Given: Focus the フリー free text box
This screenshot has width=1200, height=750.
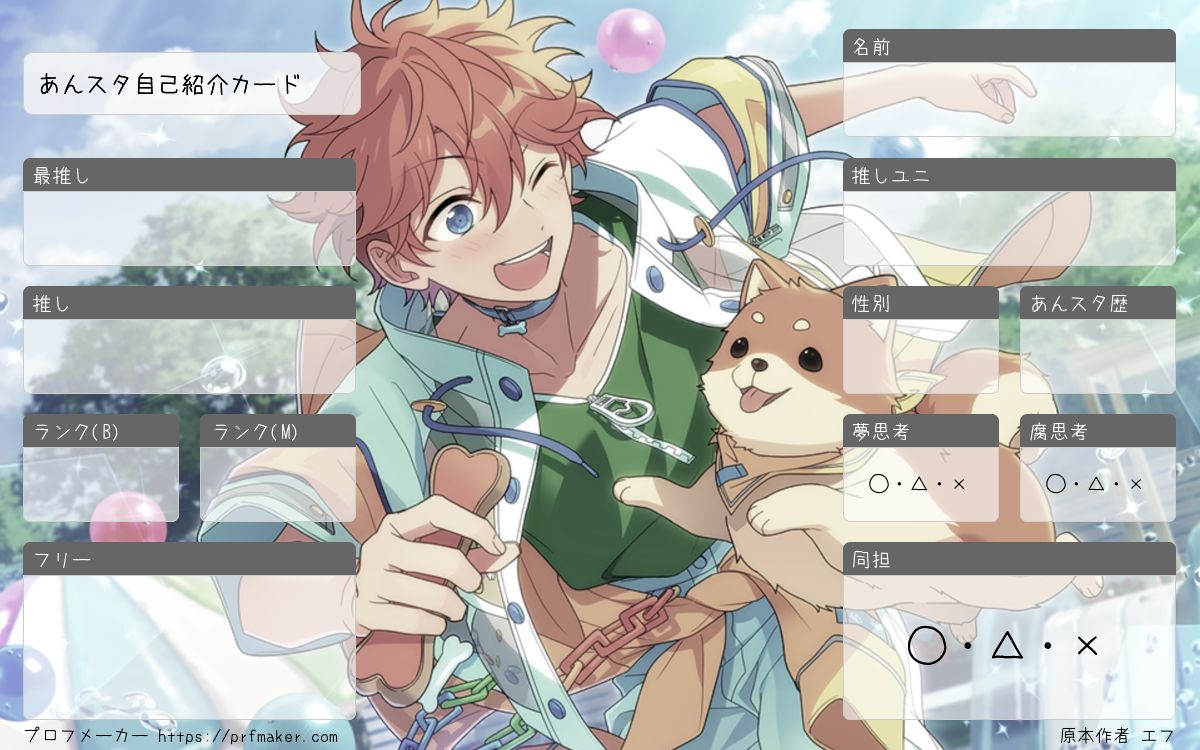Looking at the screenshot, I should 189,646.
